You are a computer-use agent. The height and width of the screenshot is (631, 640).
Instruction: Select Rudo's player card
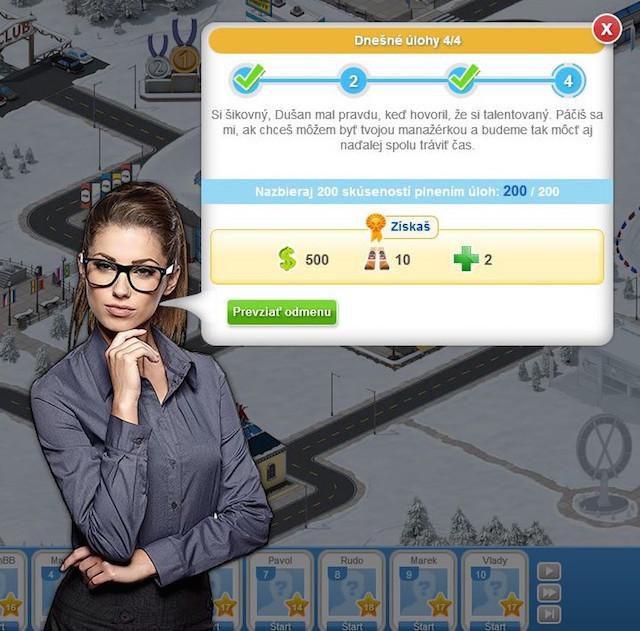tap(351, 592)
